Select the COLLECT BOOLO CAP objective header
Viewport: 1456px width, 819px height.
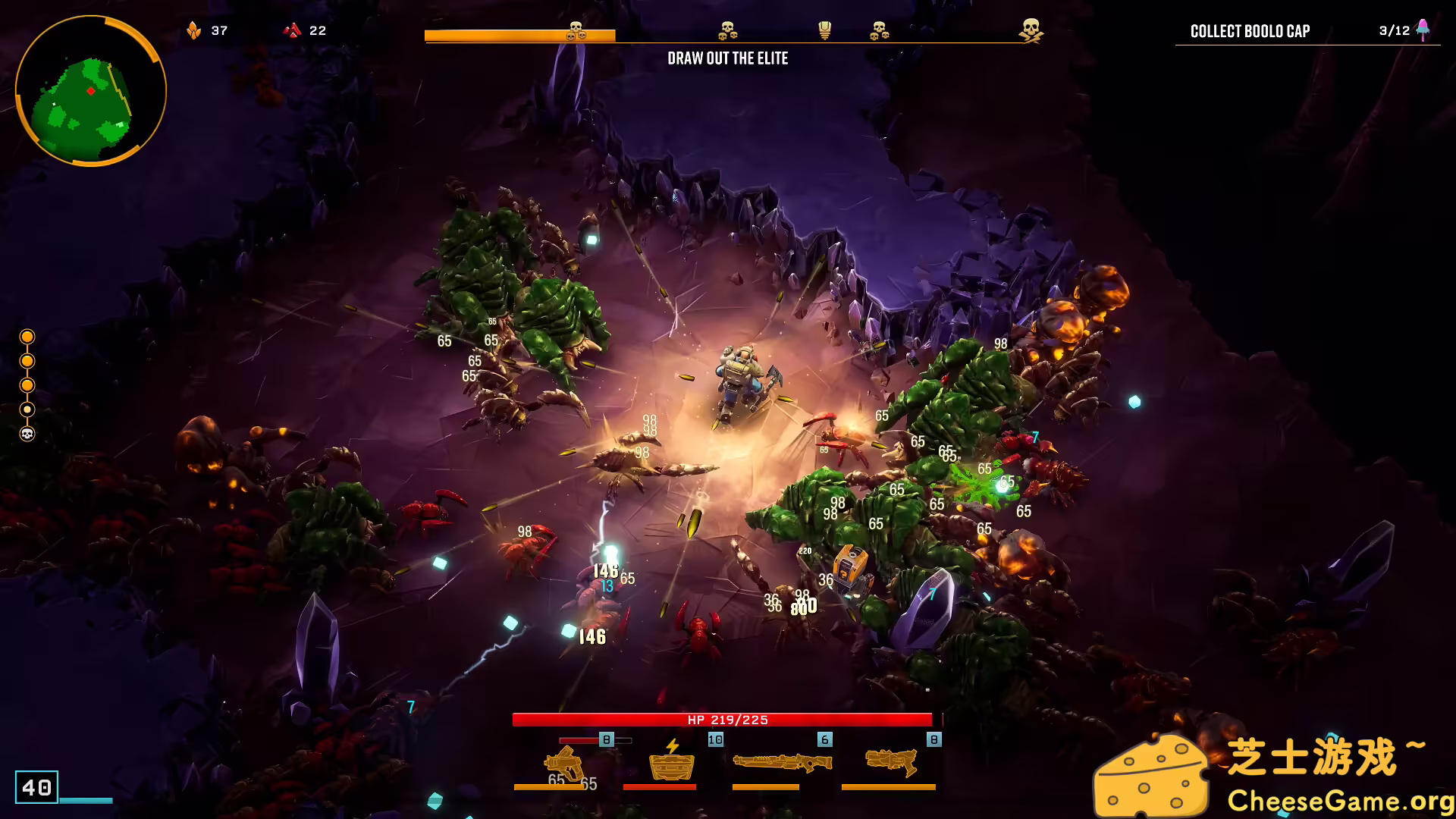pos(1248,32)
